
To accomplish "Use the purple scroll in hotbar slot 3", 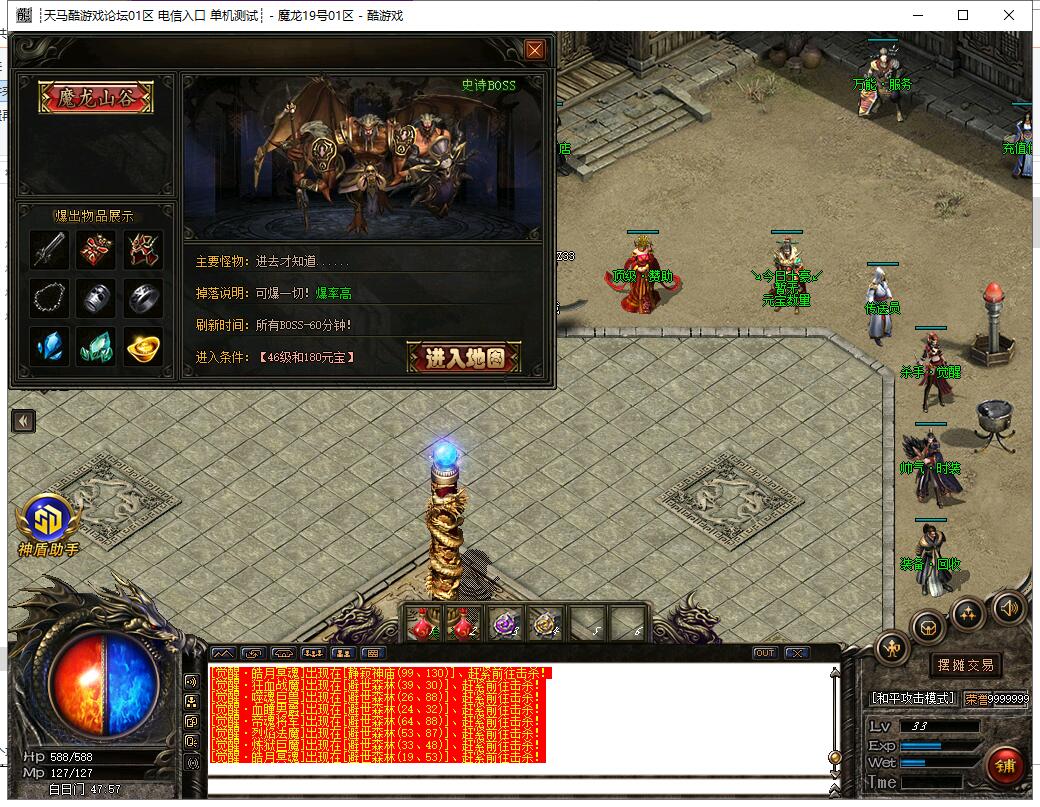I will [x=505, y=624].
